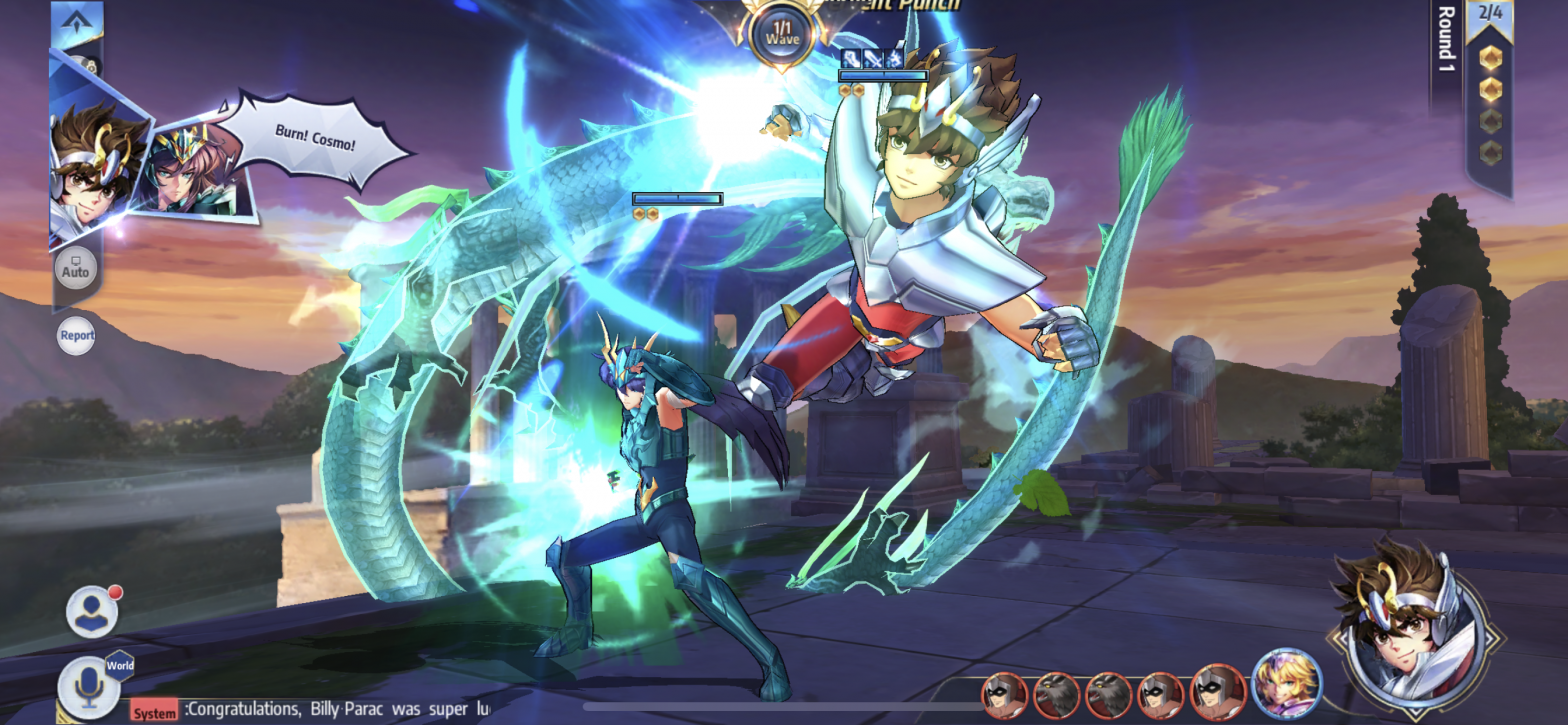
Task: Select the large Seiya portrait in the corner
Action: point(1412,625)
